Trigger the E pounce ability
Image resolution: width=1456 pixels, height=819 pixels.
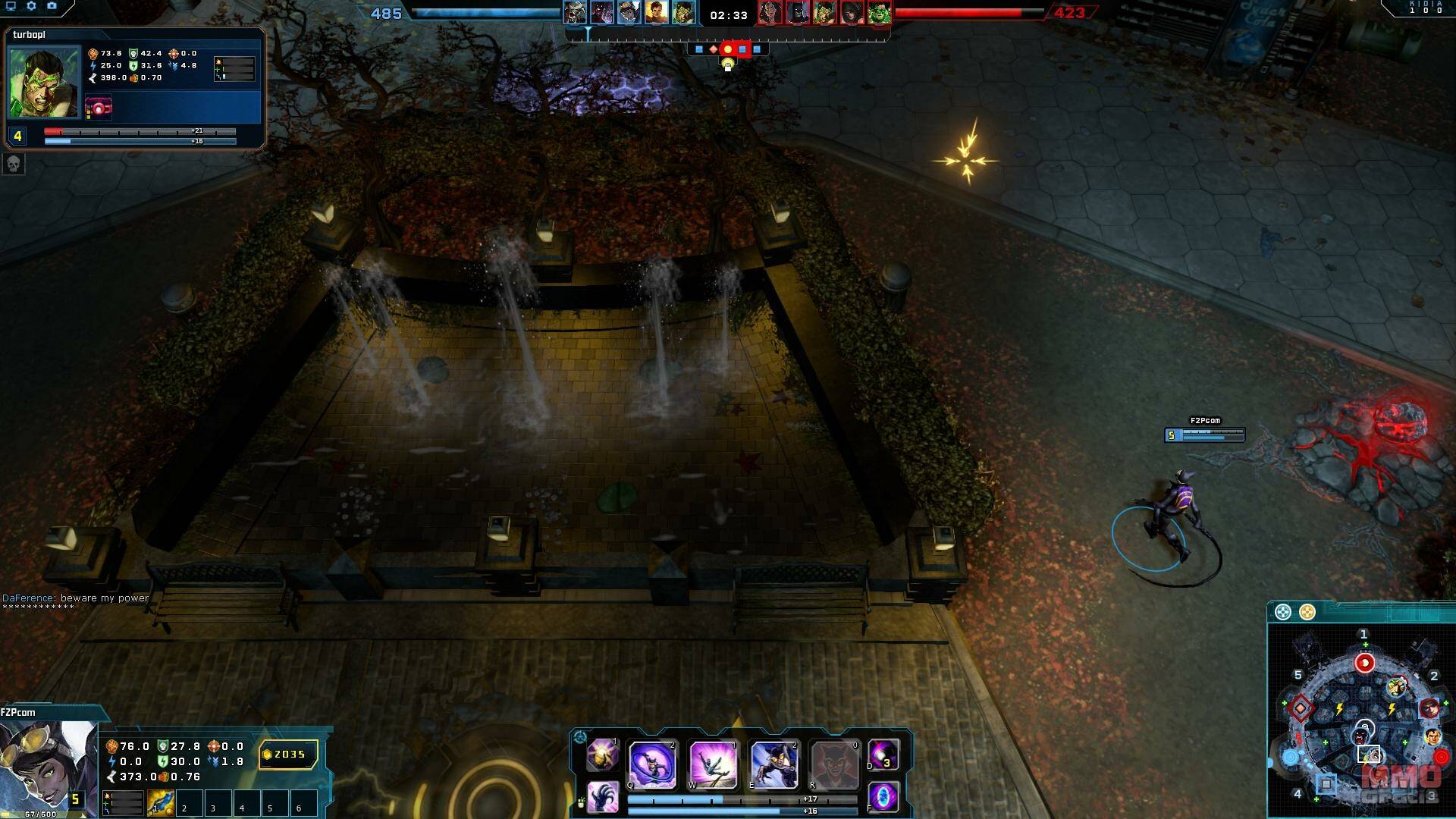click(x=773, y=764)
